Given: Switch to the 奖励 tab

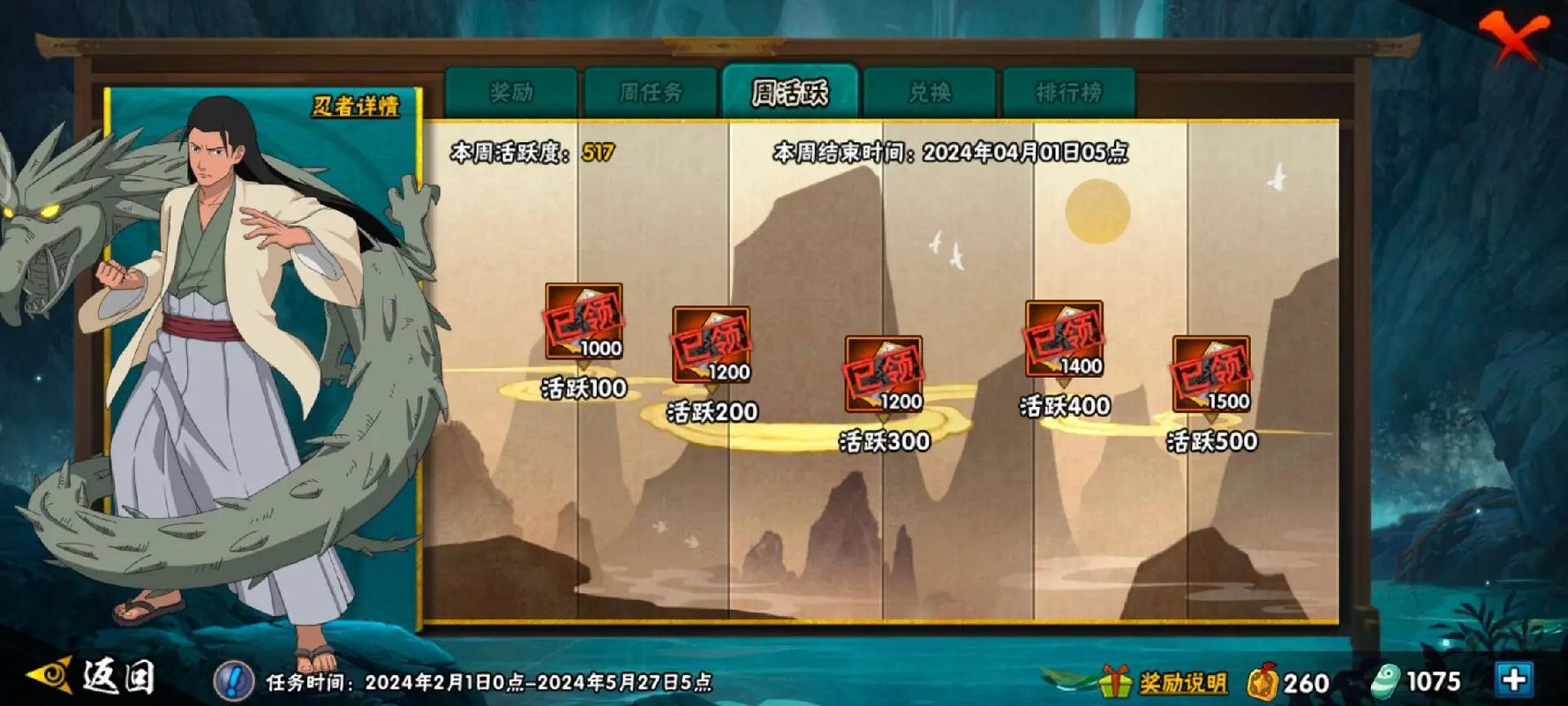Looking at the screenshot, I should pyautogui.click(x=511, y=92).
